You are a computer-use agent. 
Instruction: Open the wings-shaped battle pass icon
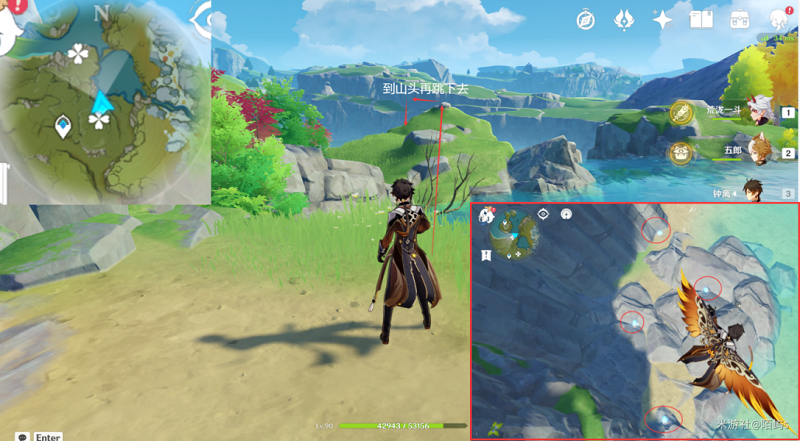point(624,19)
